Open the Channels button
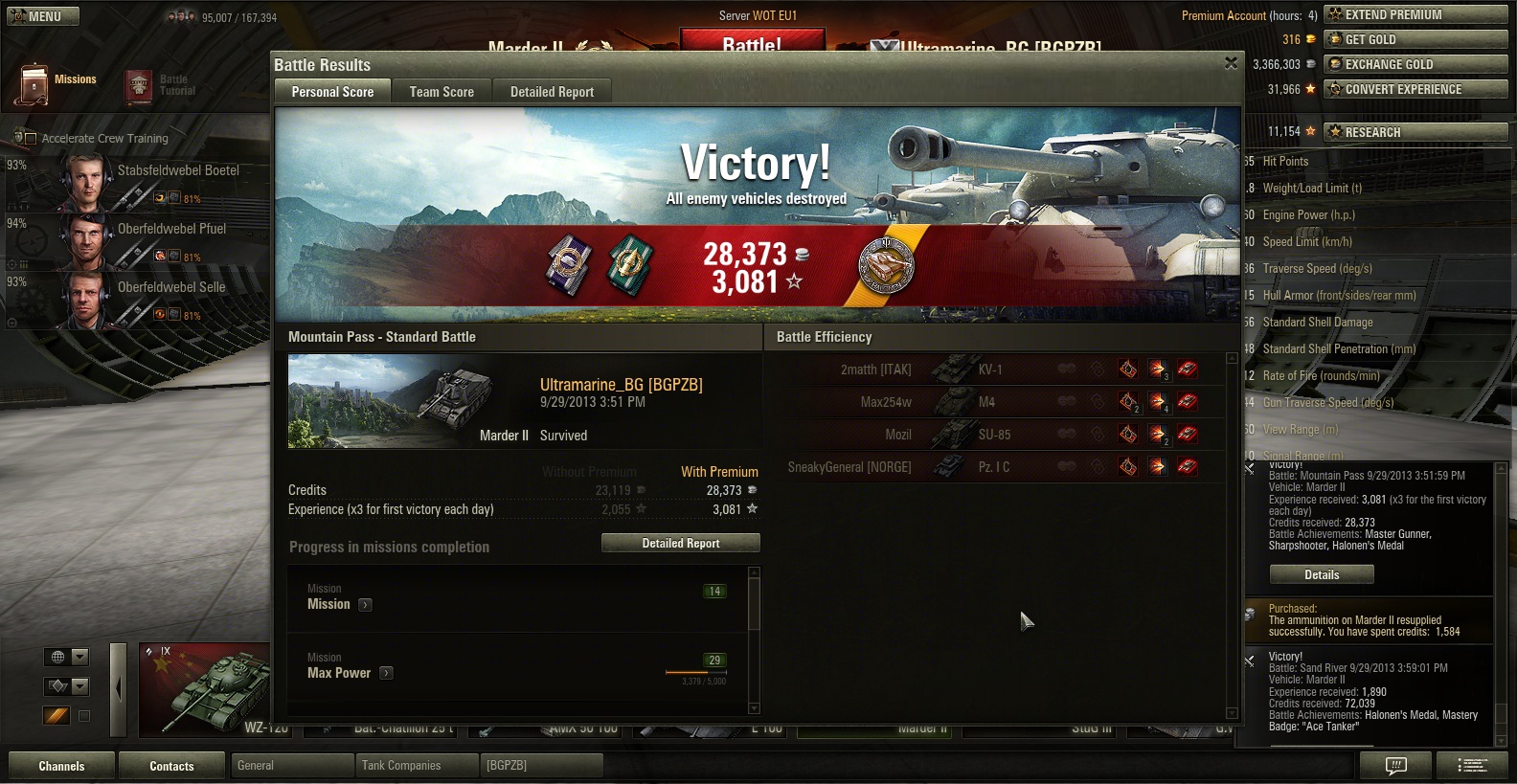This screenshot has height=784, width=1517. pos(61,766)
